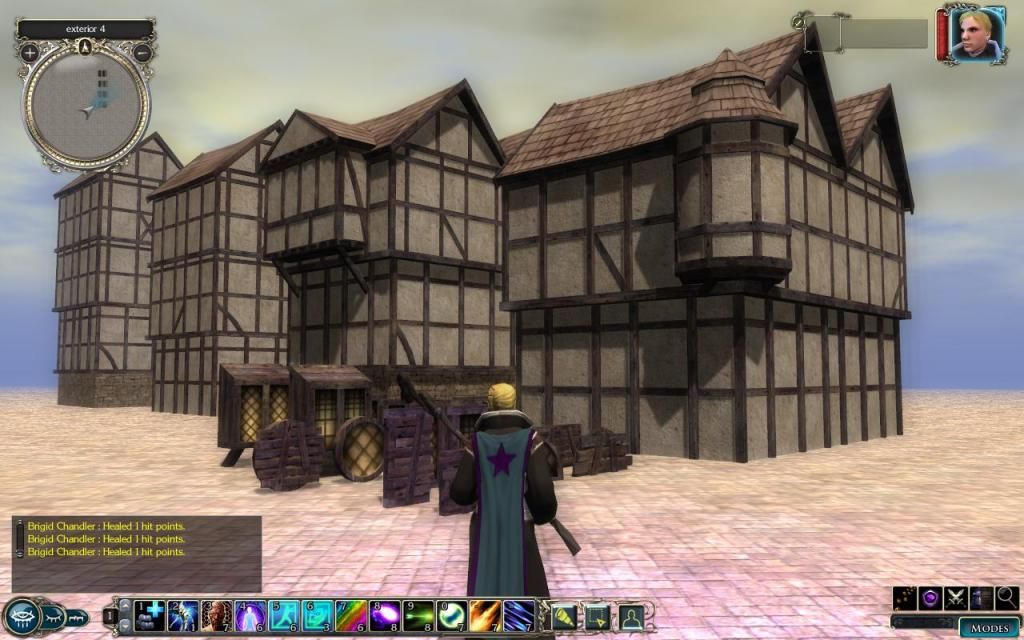Viewport: 1024px width, 640px height.
Task: Activate the green ray spell in slot 9
Action: coord(419,615)
